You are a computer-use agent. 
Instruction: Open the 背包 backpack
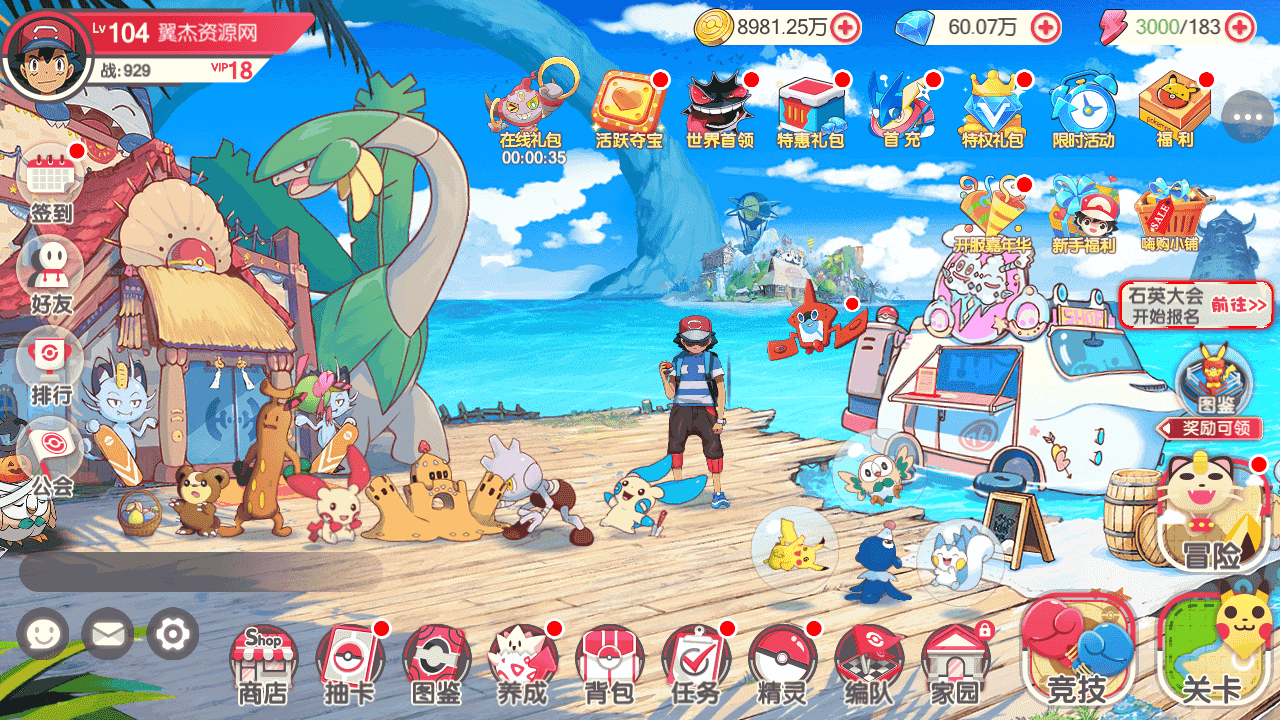608,662
